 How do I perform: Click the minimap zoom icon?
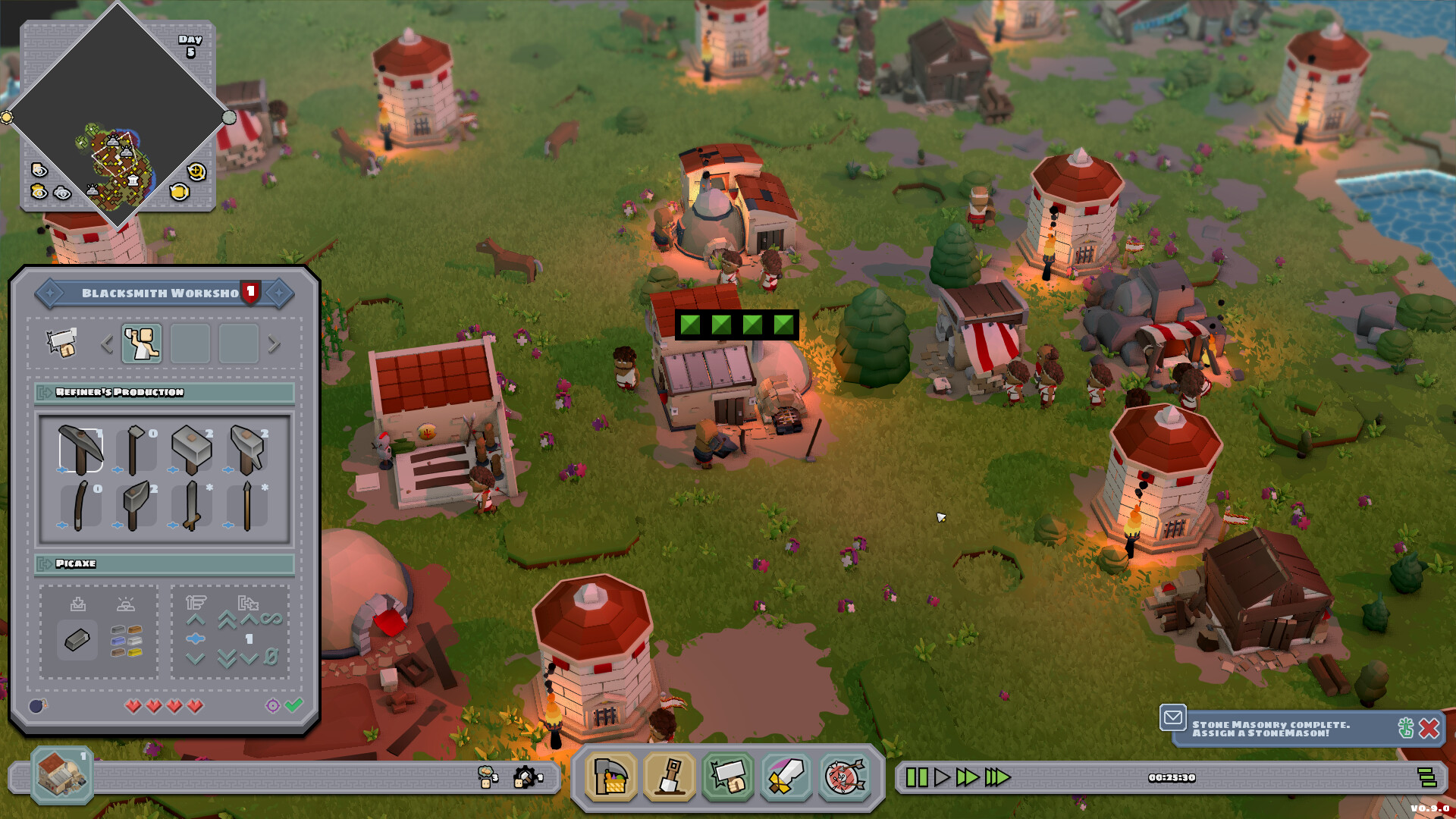[x=196, y=171]
